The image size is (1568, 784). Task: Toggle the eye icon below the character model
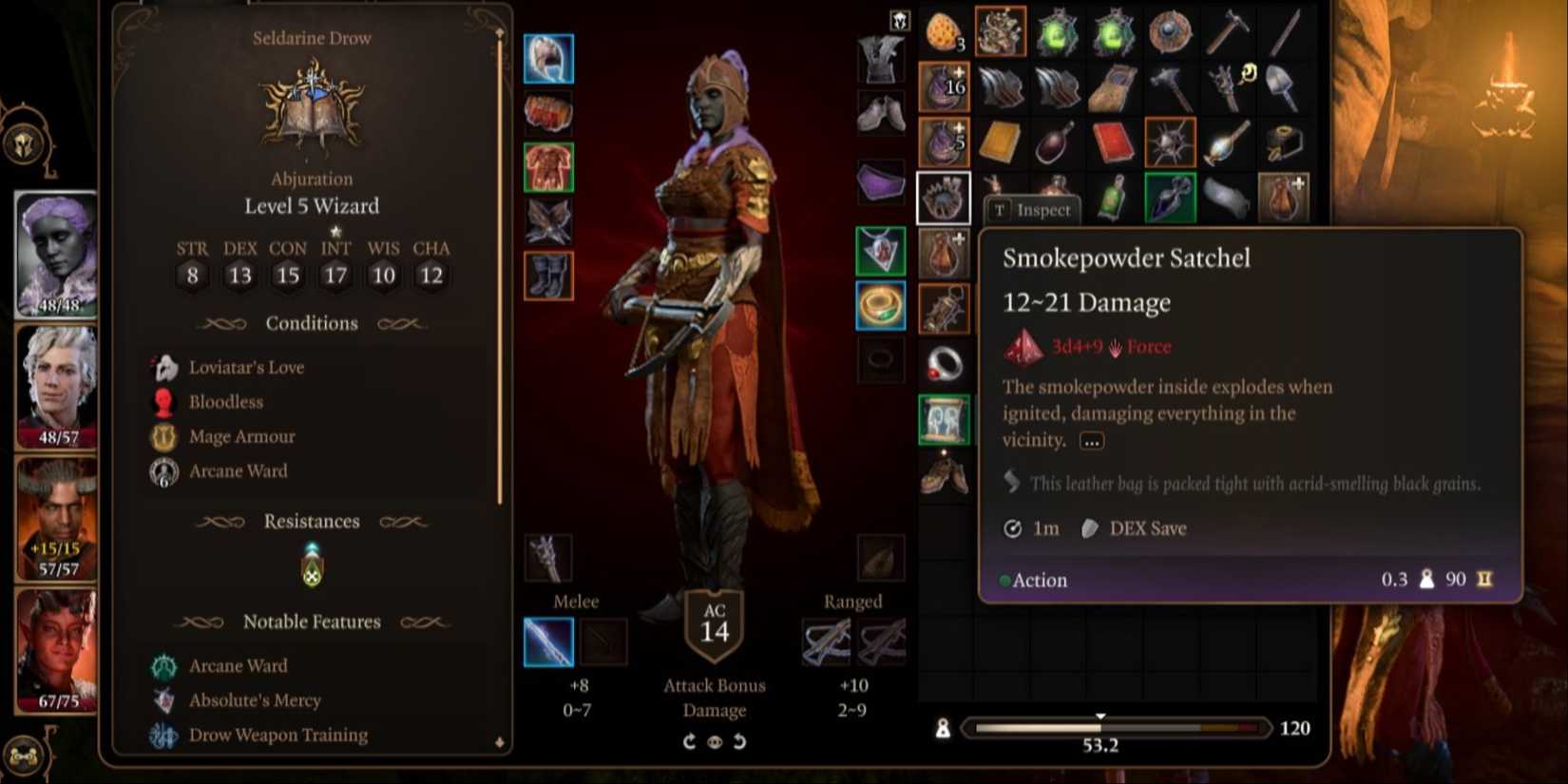pos(715,741)
